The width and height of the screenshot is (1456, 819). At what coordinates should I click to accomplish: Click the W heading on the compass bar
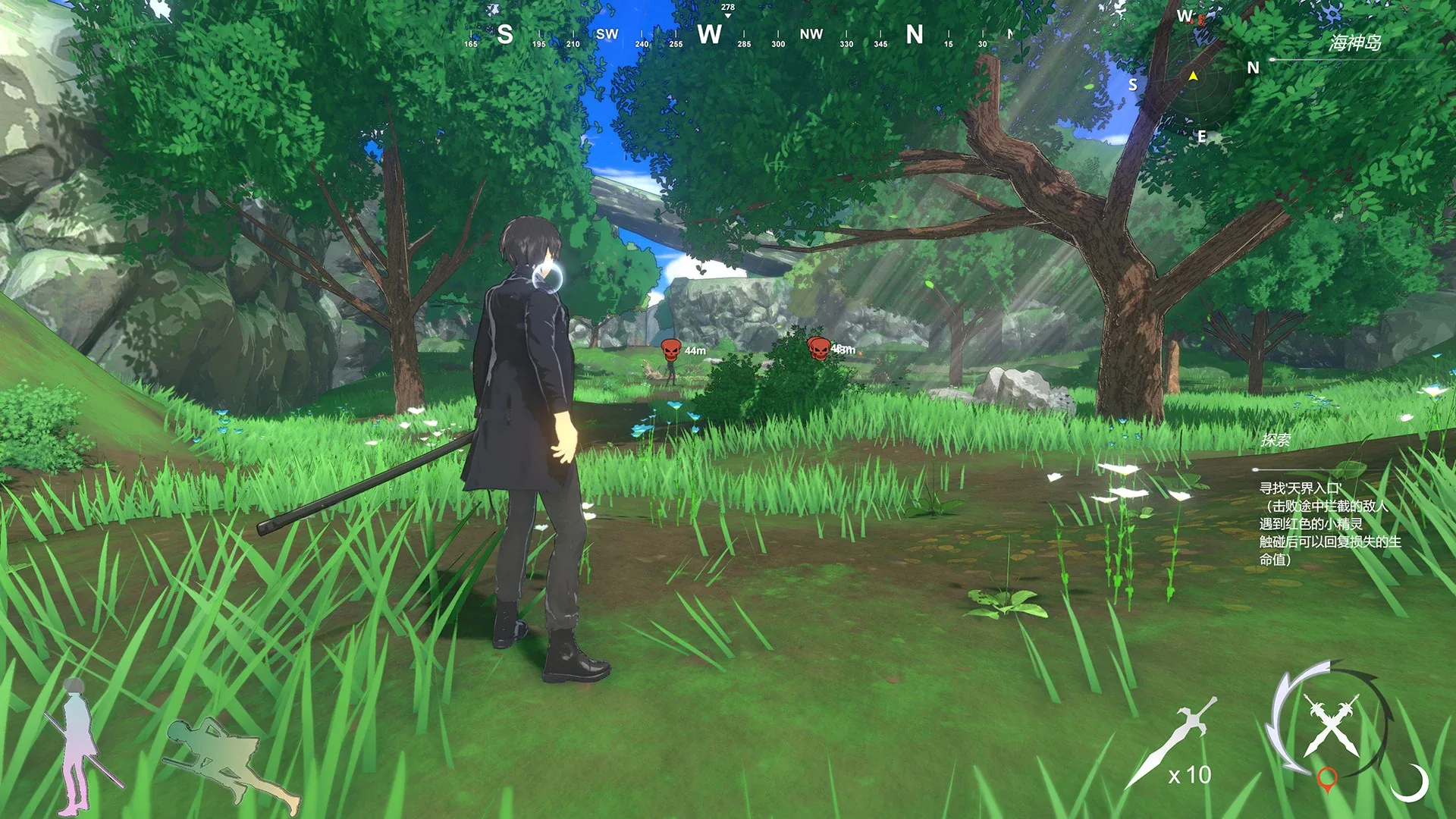(x=711, y=34)
